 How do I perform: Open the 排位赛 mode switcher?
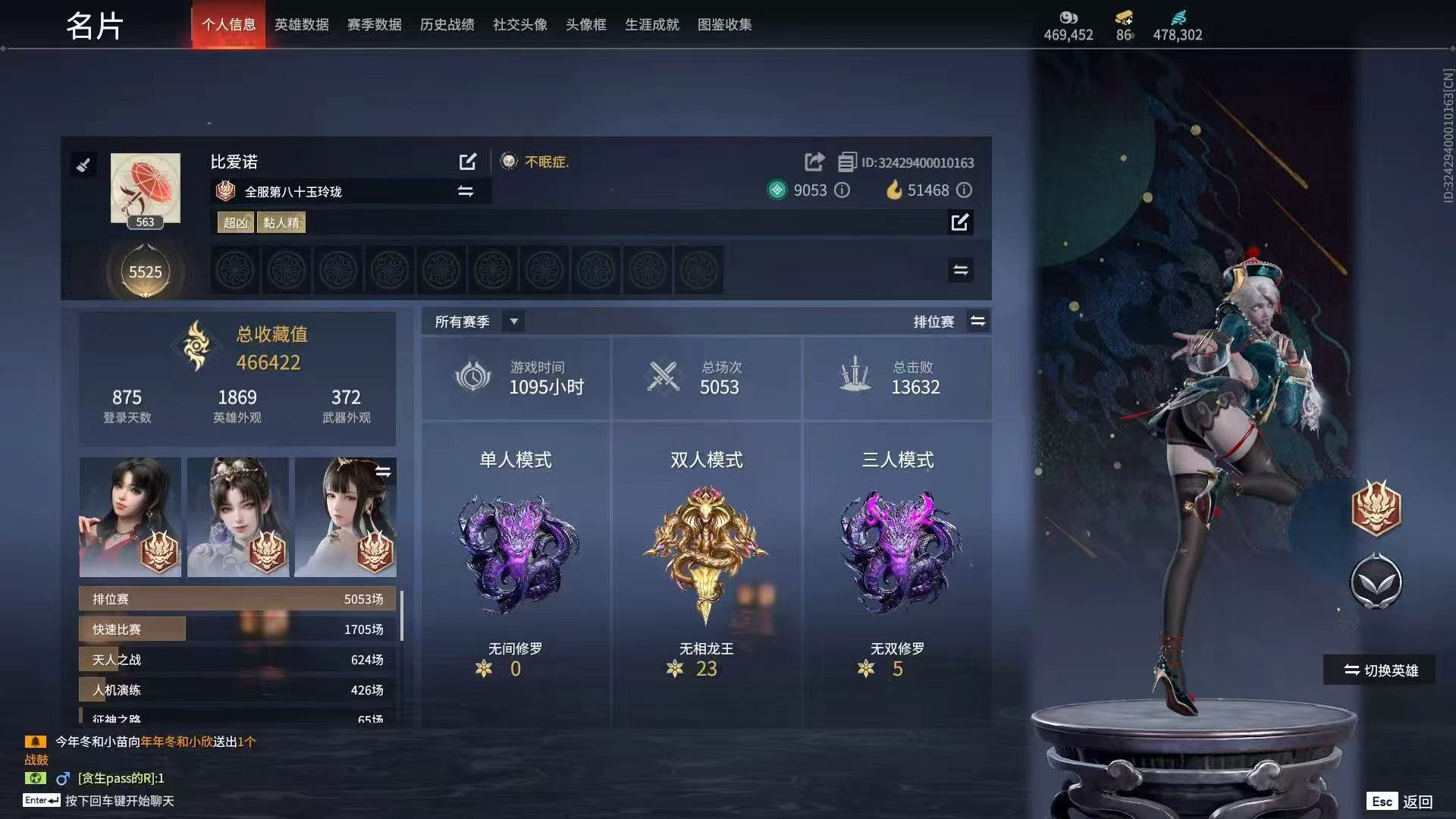click(978, 321)
